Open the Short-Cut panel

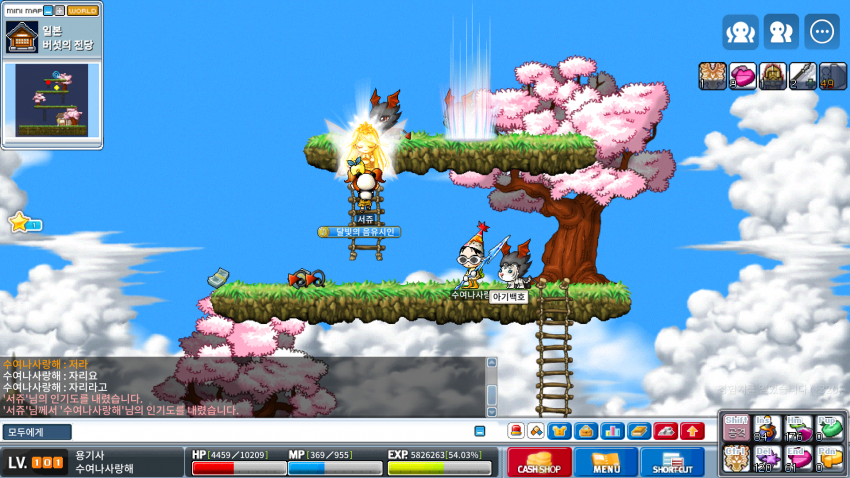tap(671, 462)
